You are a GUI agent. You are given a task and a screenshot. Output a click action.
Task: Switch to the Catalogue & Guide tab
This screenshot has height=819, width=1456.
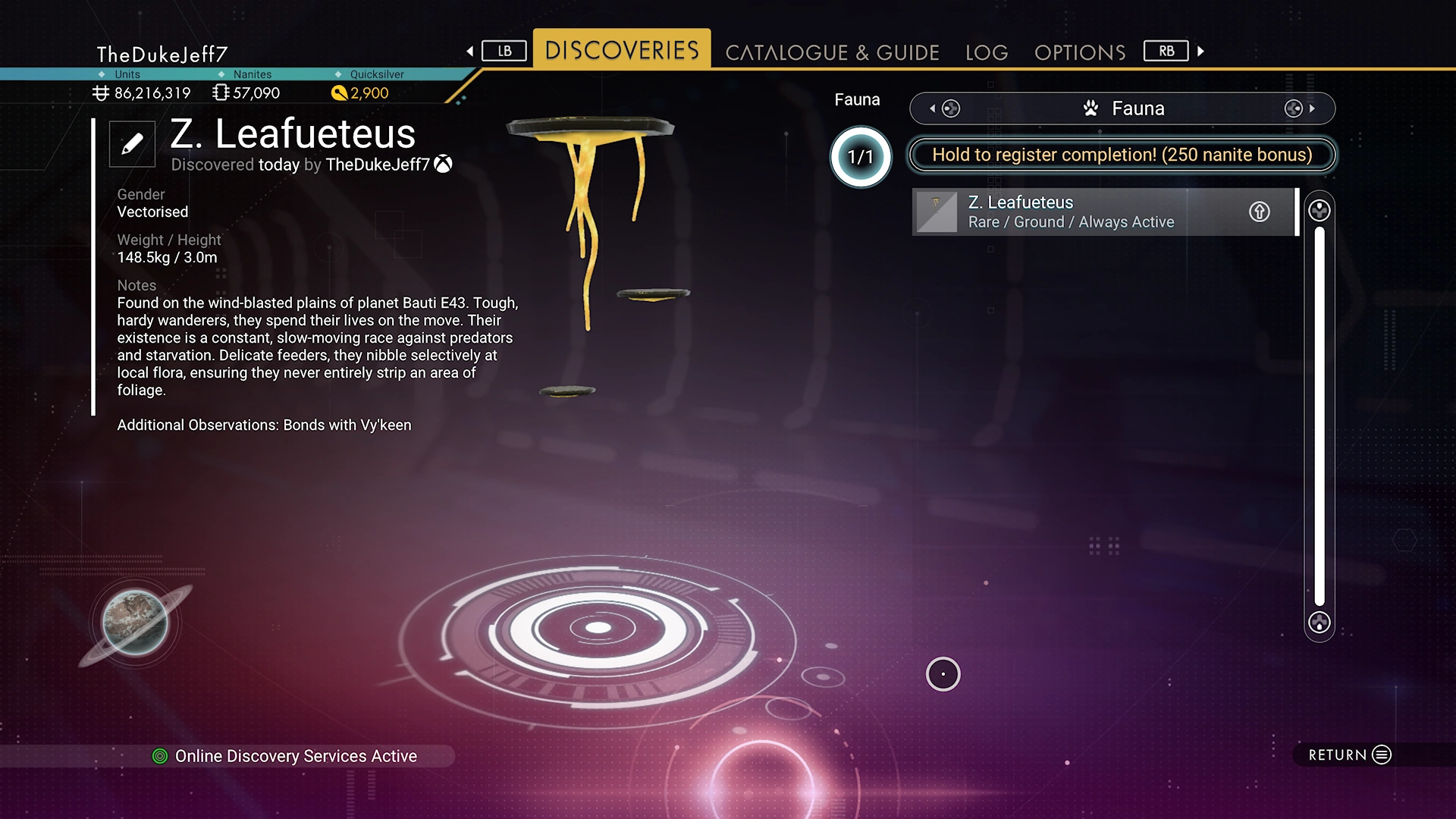click(832, 52)
